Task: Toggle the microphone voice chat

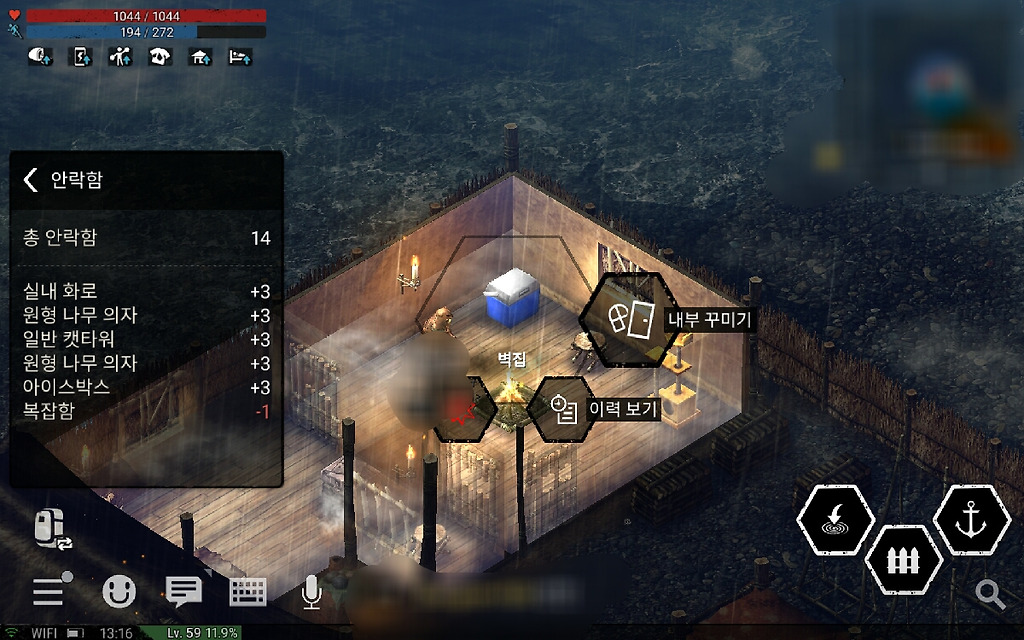Action: point(312,592)
